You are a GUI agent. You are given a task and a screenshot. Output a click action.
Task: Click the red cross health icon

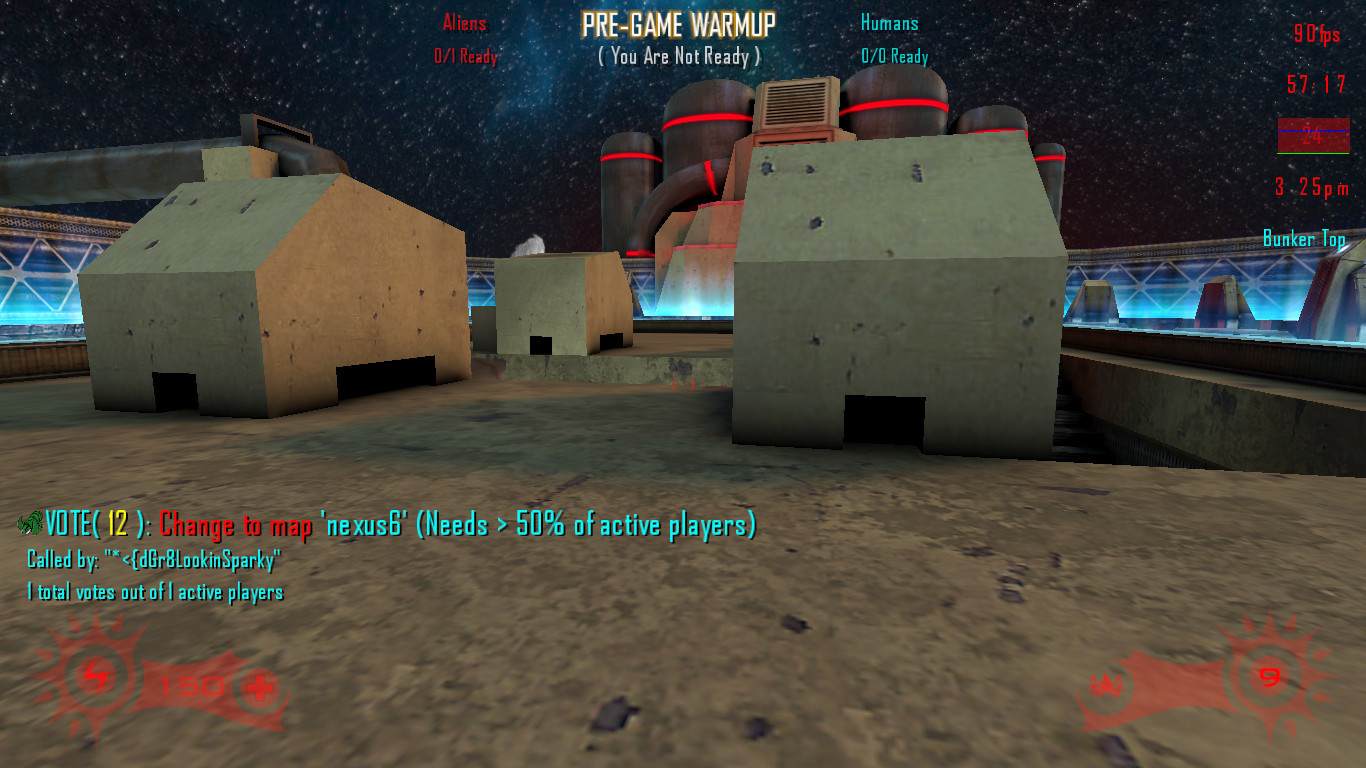coord(260,687)
